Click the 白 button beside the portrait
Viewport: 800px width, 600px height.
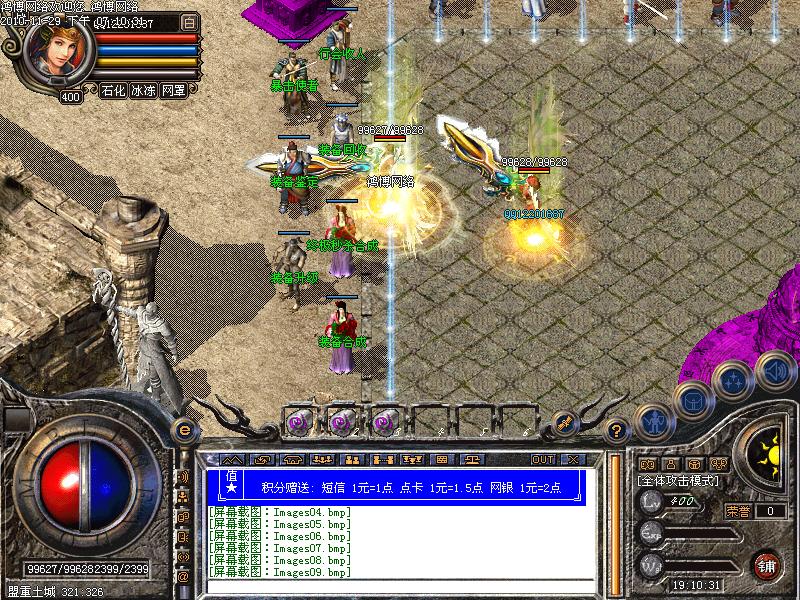(x=190, y=21)
